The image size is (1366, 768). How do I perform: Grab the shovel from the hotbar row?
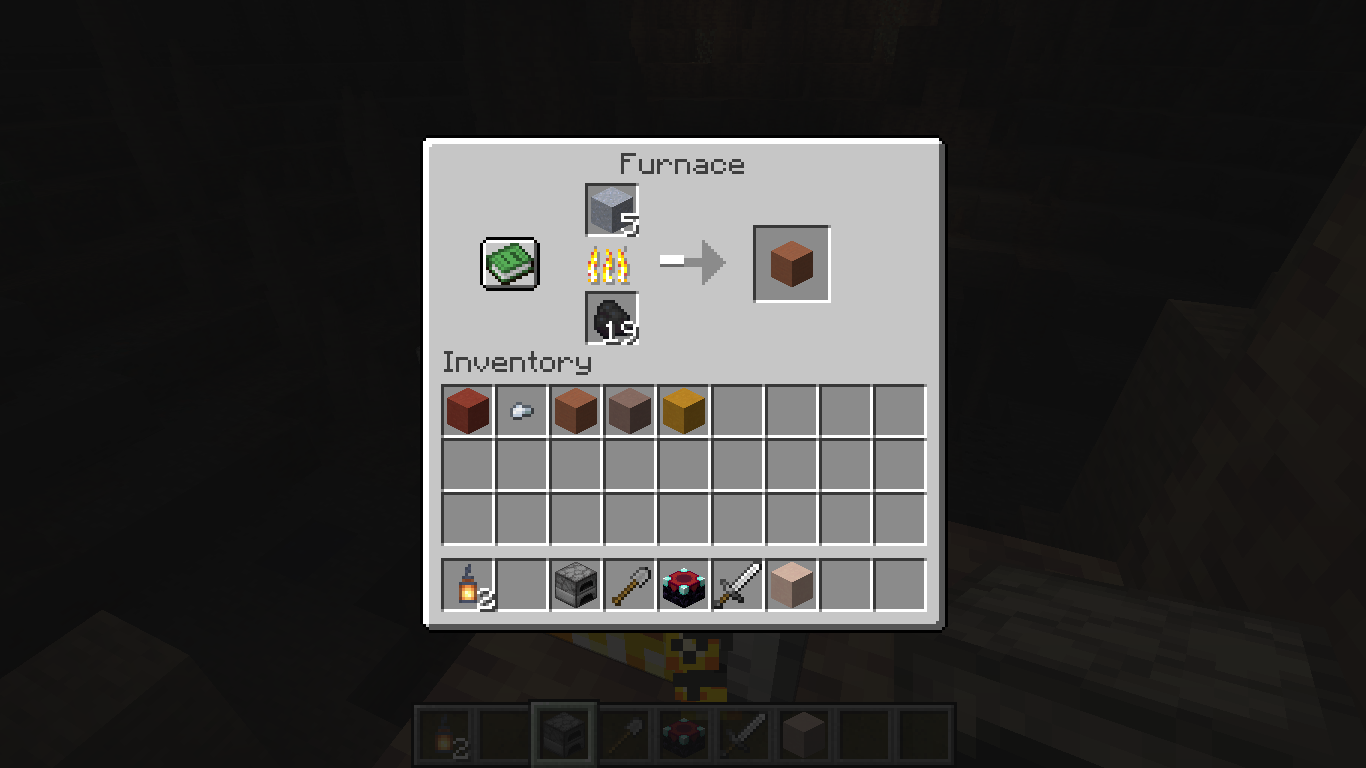(x=630, y=585)
